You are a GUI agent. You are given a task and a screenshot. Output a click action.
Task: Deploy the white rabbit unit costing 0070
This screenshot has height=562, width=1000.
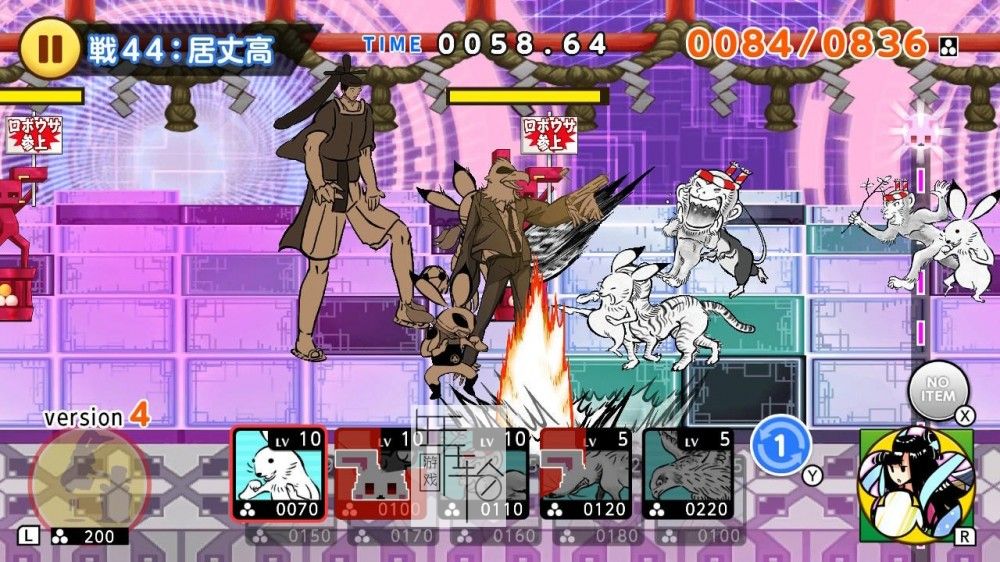tap(279, 474)
